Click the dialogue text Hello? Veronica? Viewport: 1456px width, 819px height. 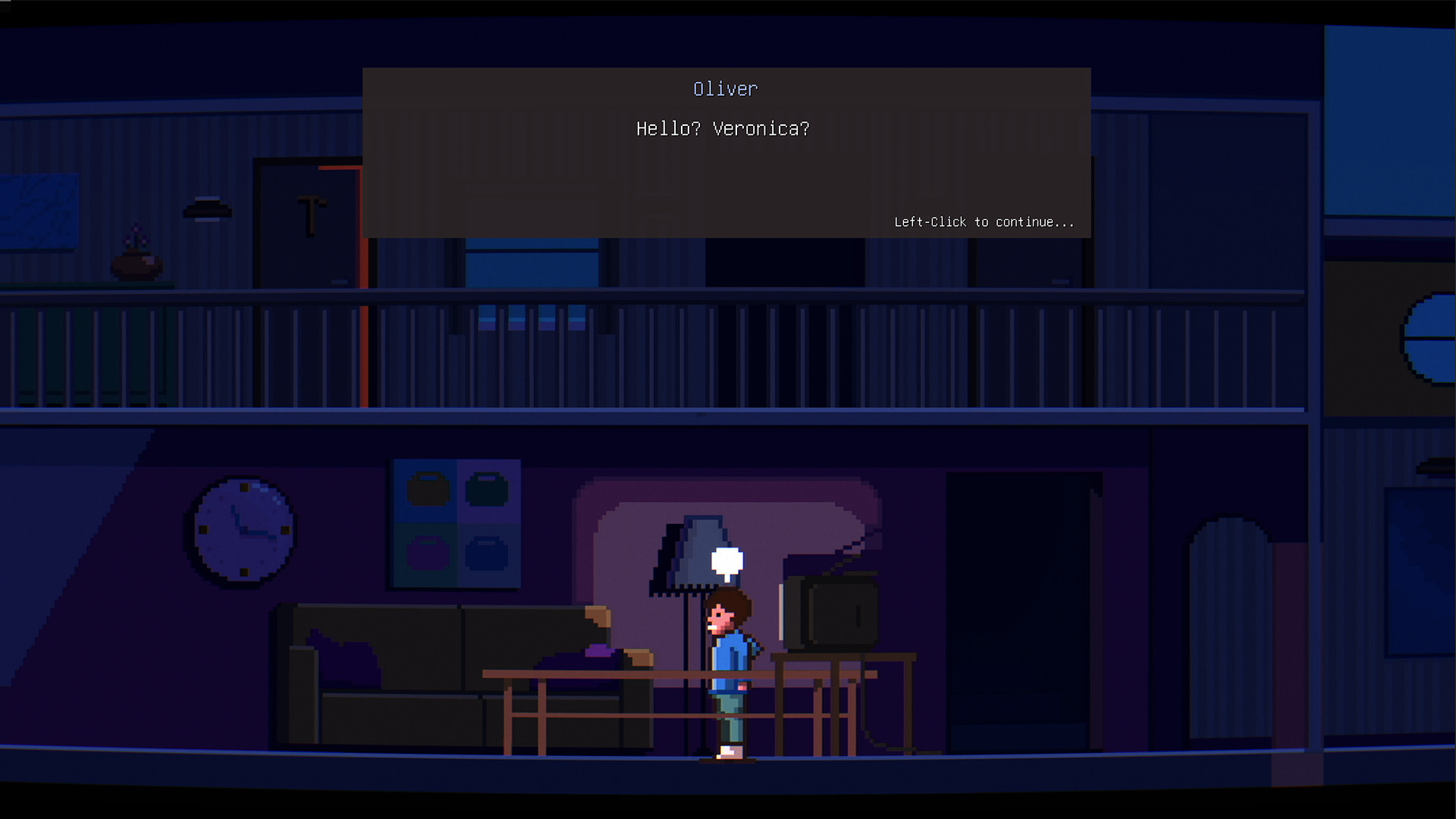pyautogui.click(x=721, y=129)
